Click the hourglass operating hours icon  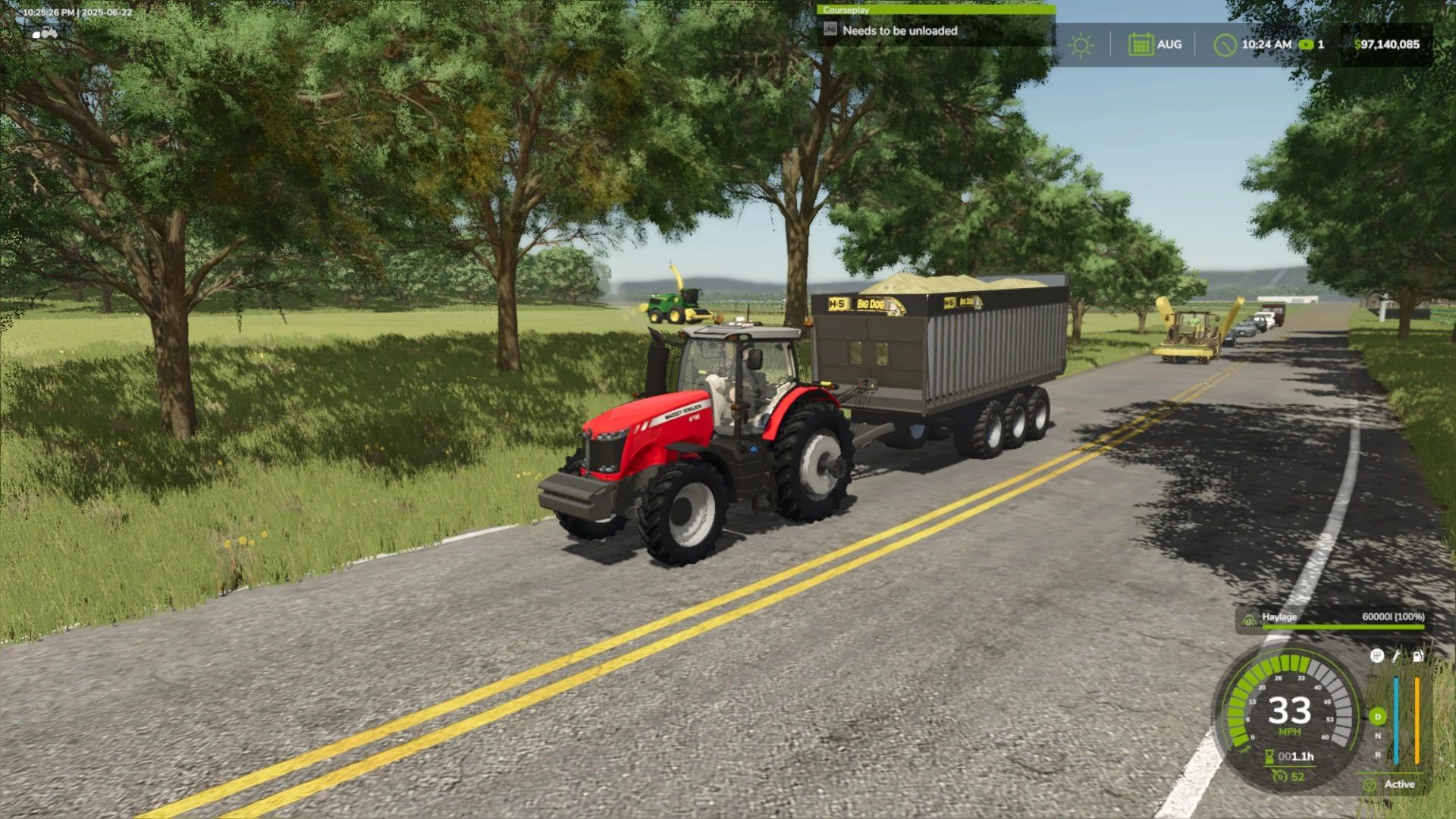pyautogui.click(x=1269, y=756)
